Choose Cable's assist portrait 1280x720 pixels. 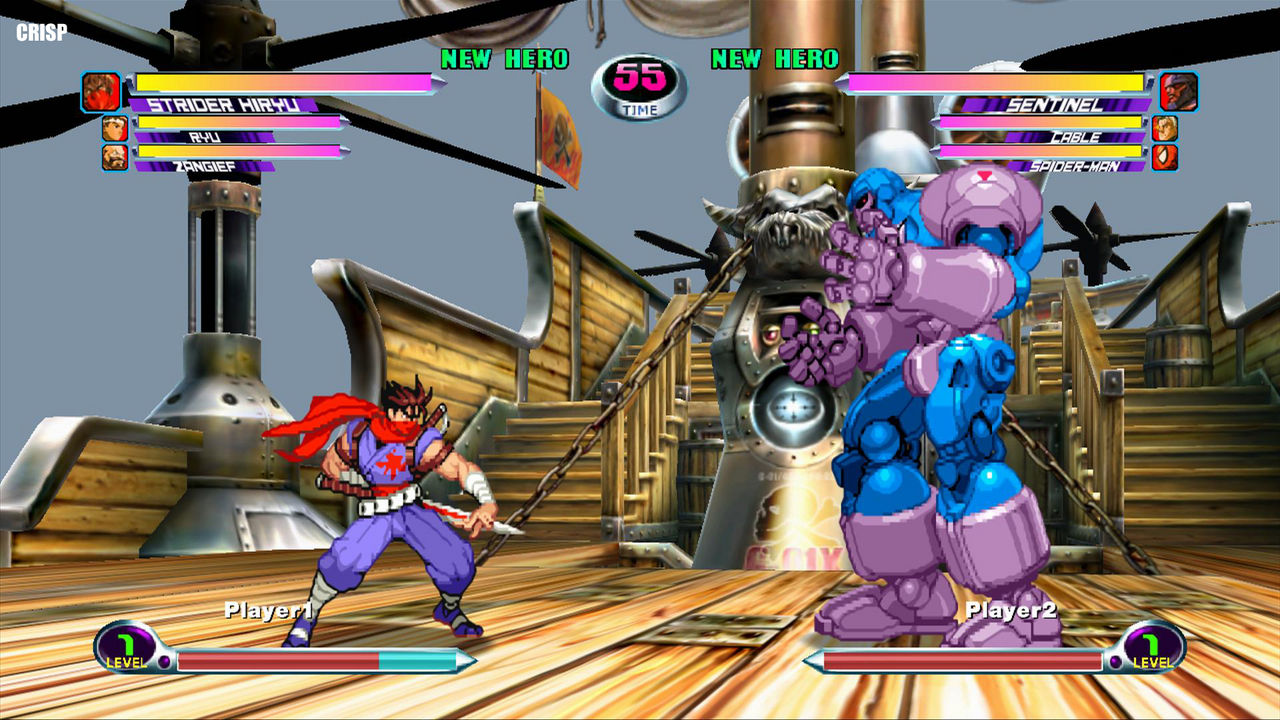pos(1165,128)
